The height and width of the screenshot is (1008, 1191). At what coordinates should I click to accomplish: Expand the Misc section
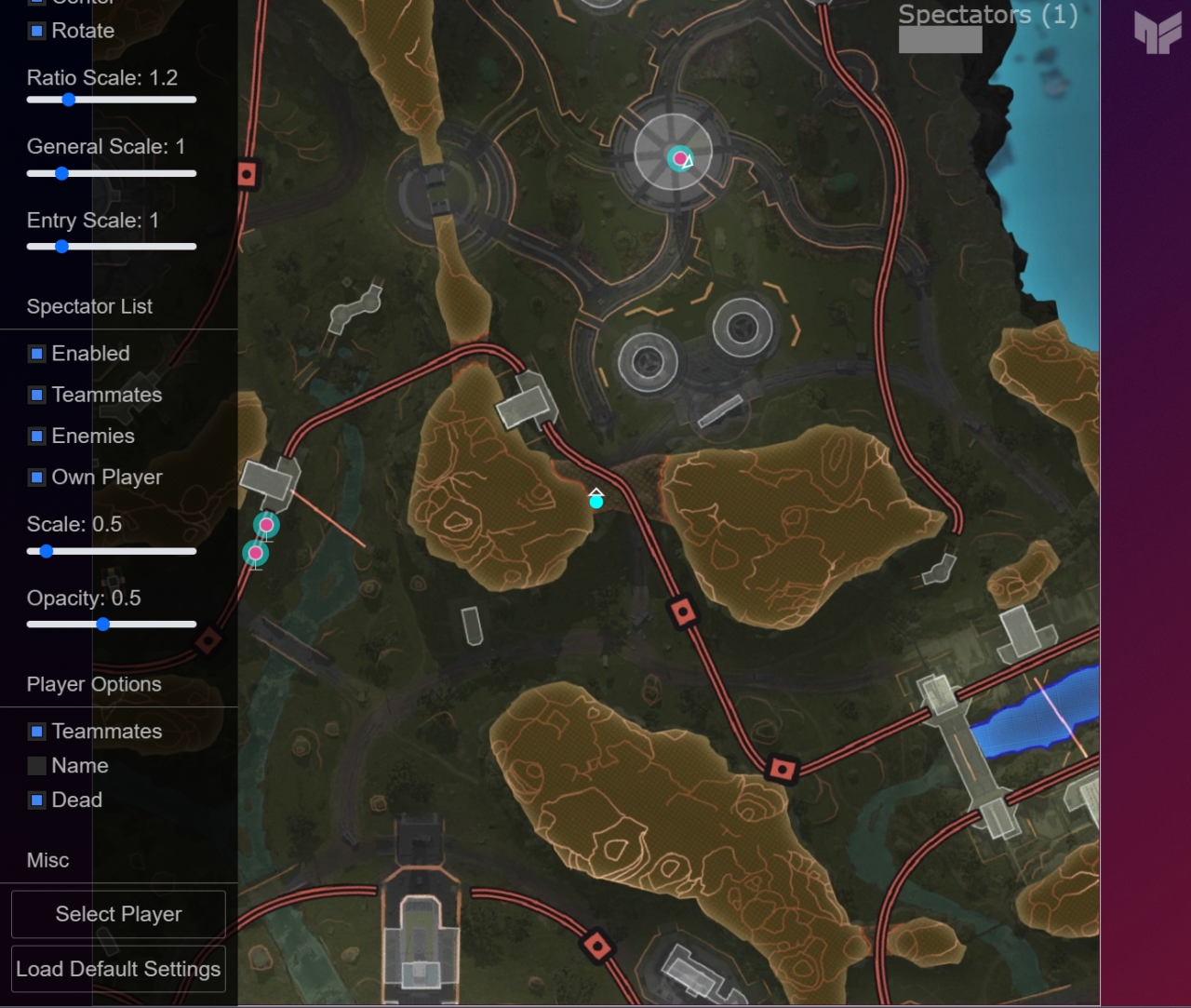tap(47, 860)
